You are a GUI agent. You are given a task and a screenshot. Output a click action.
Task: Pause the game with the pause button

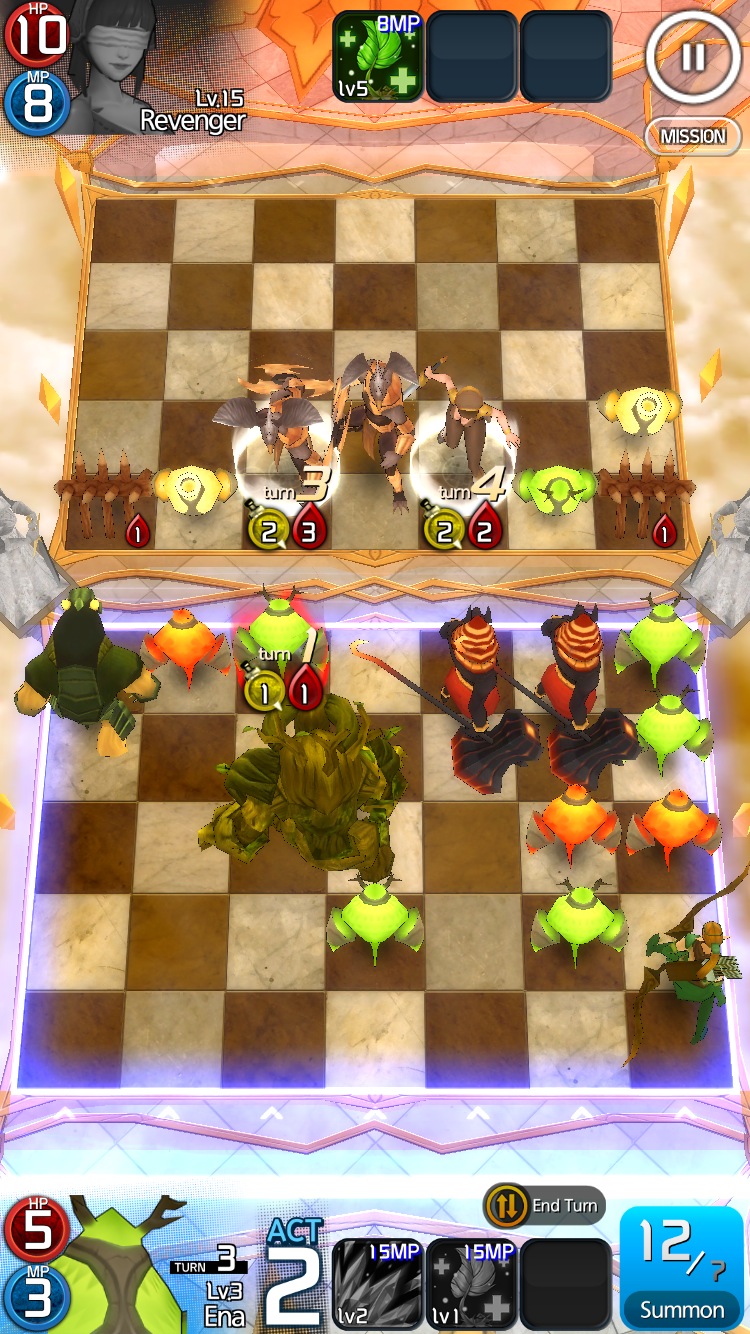[692, 56]
